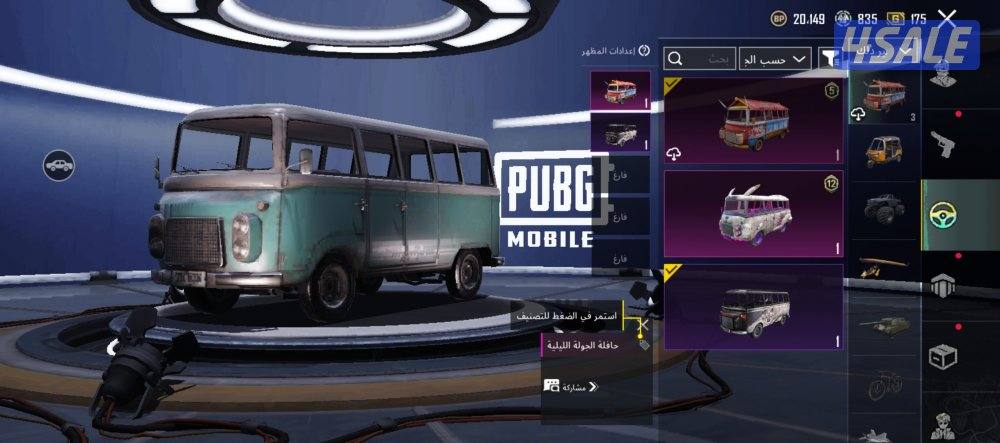Viewport: 1000px width, 443px height.
Task: Select the first equipped bus appearance slot
Action: 620,92
